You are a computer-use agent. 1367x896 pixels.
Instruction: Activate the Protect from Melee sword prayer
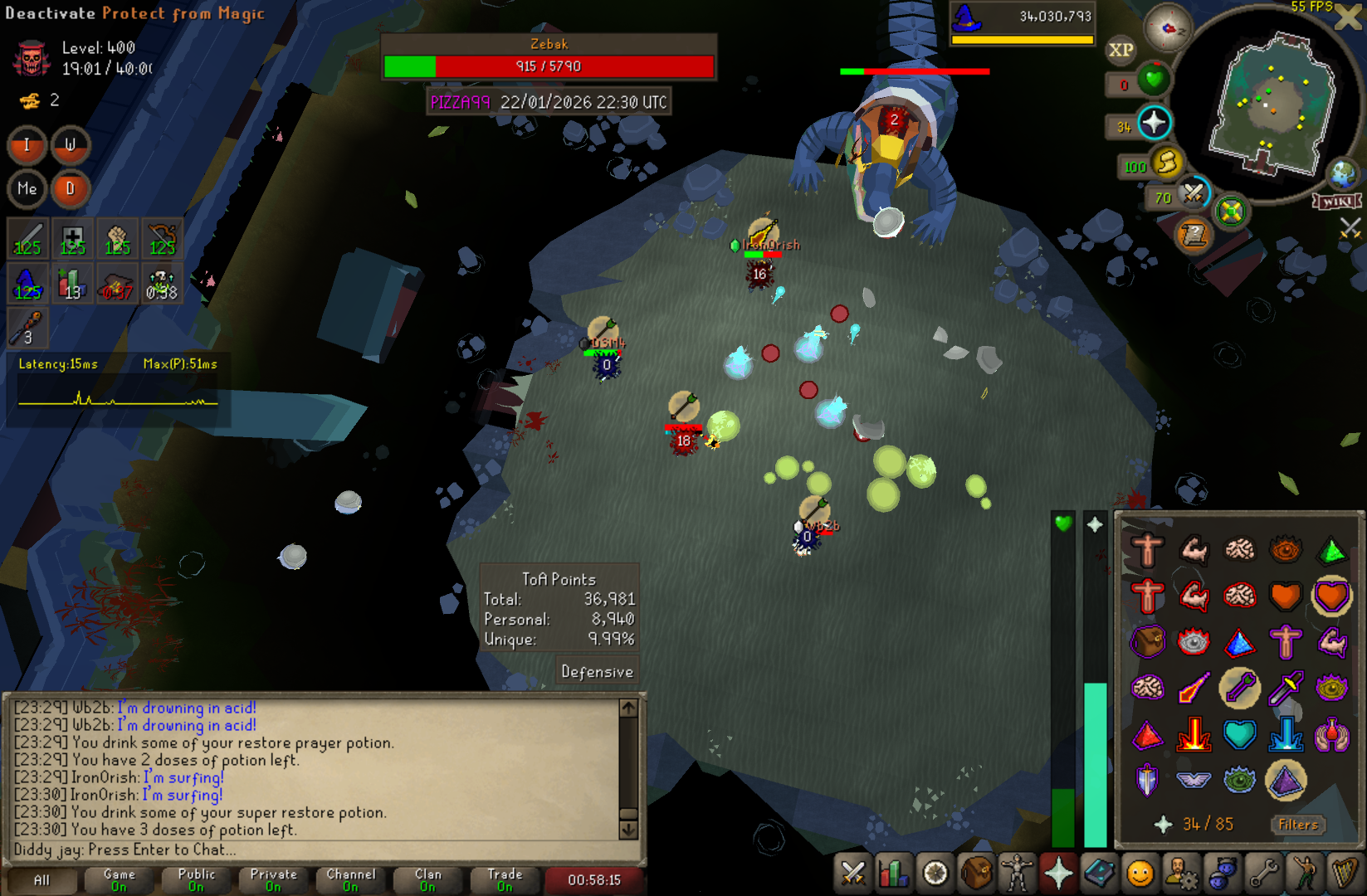tap(1286, 688)
